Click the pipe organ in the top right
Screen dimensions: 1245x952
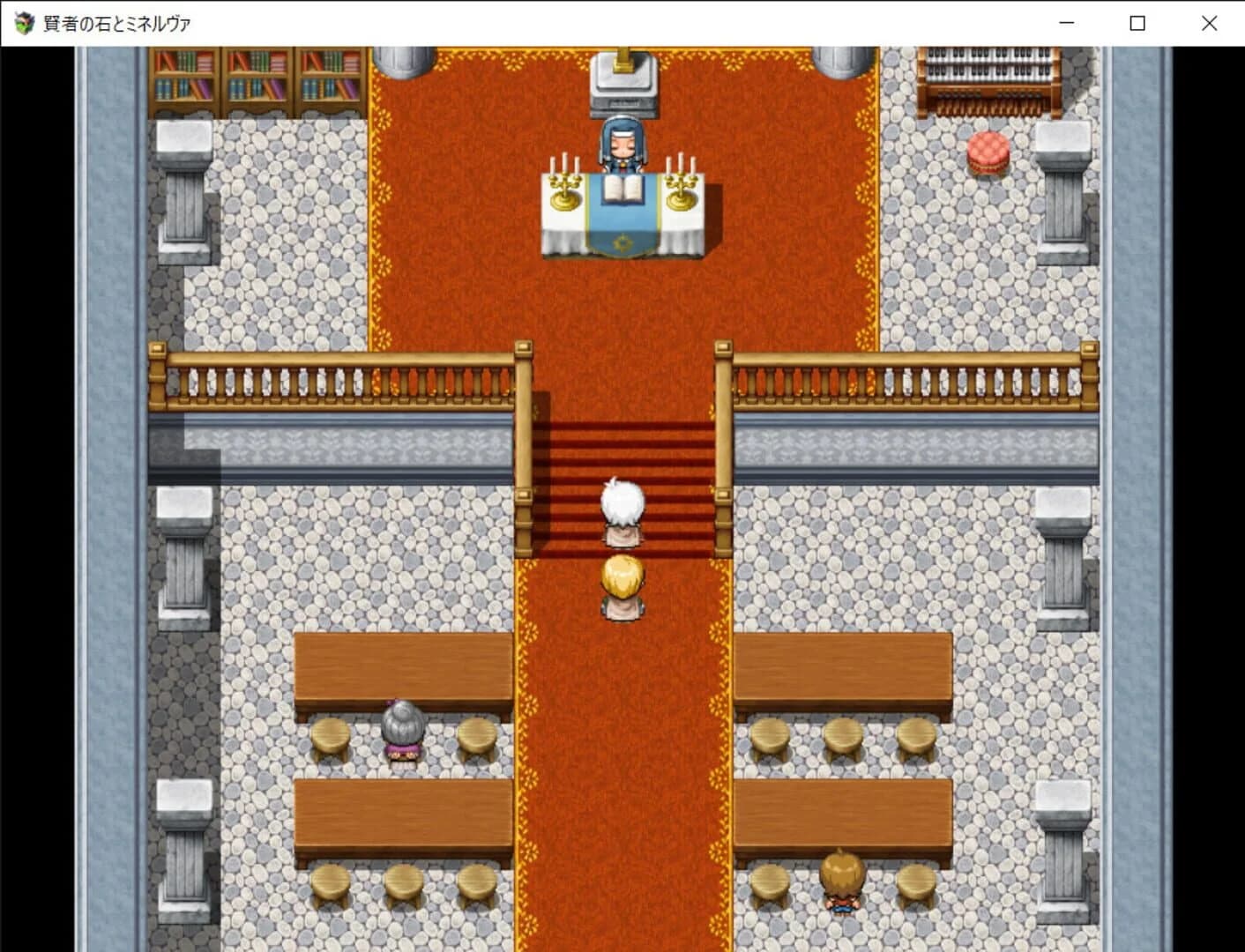tap(986, 79)
